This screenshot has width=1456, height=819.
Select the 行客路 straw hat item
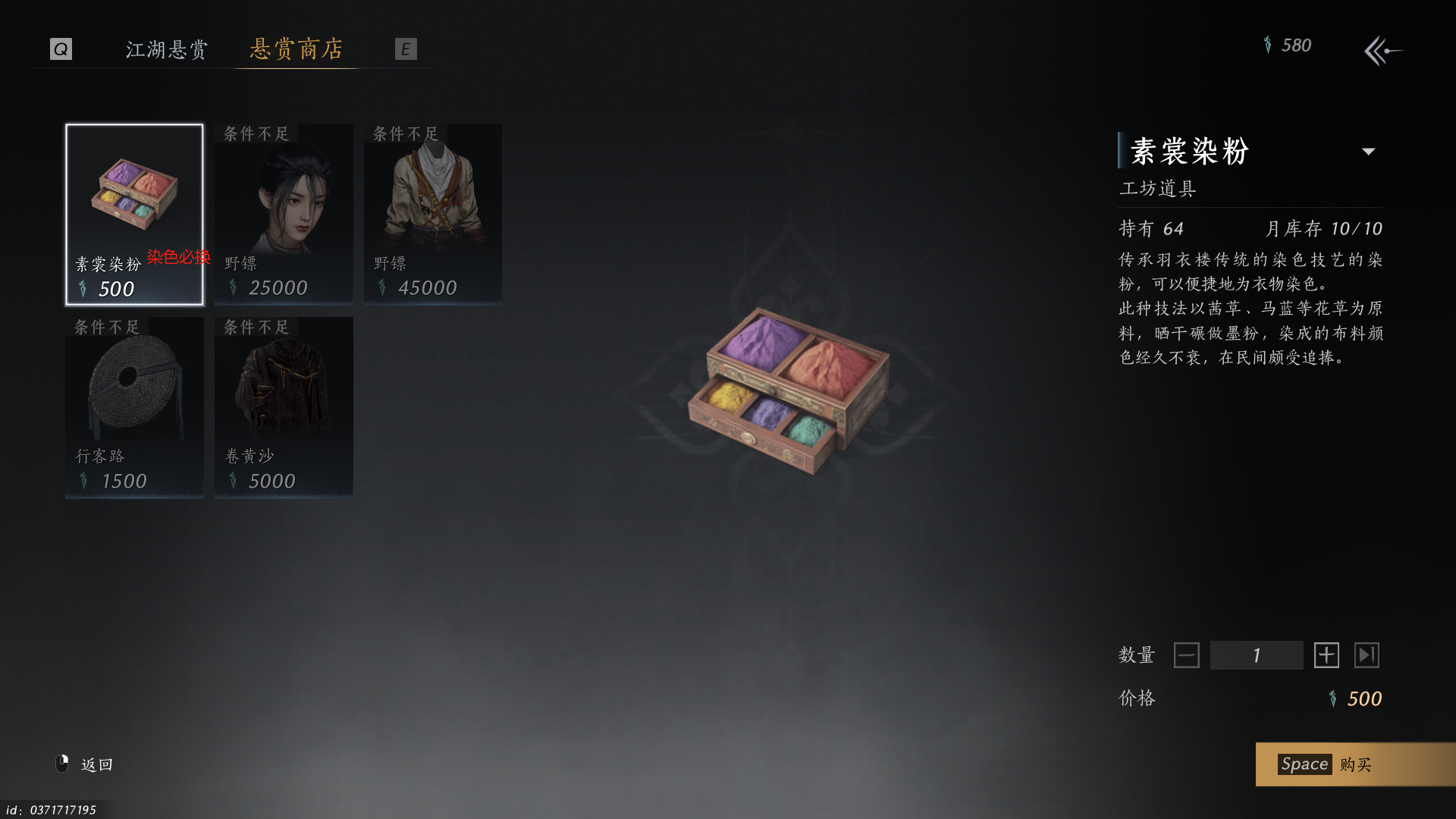[x=134, y=407]
